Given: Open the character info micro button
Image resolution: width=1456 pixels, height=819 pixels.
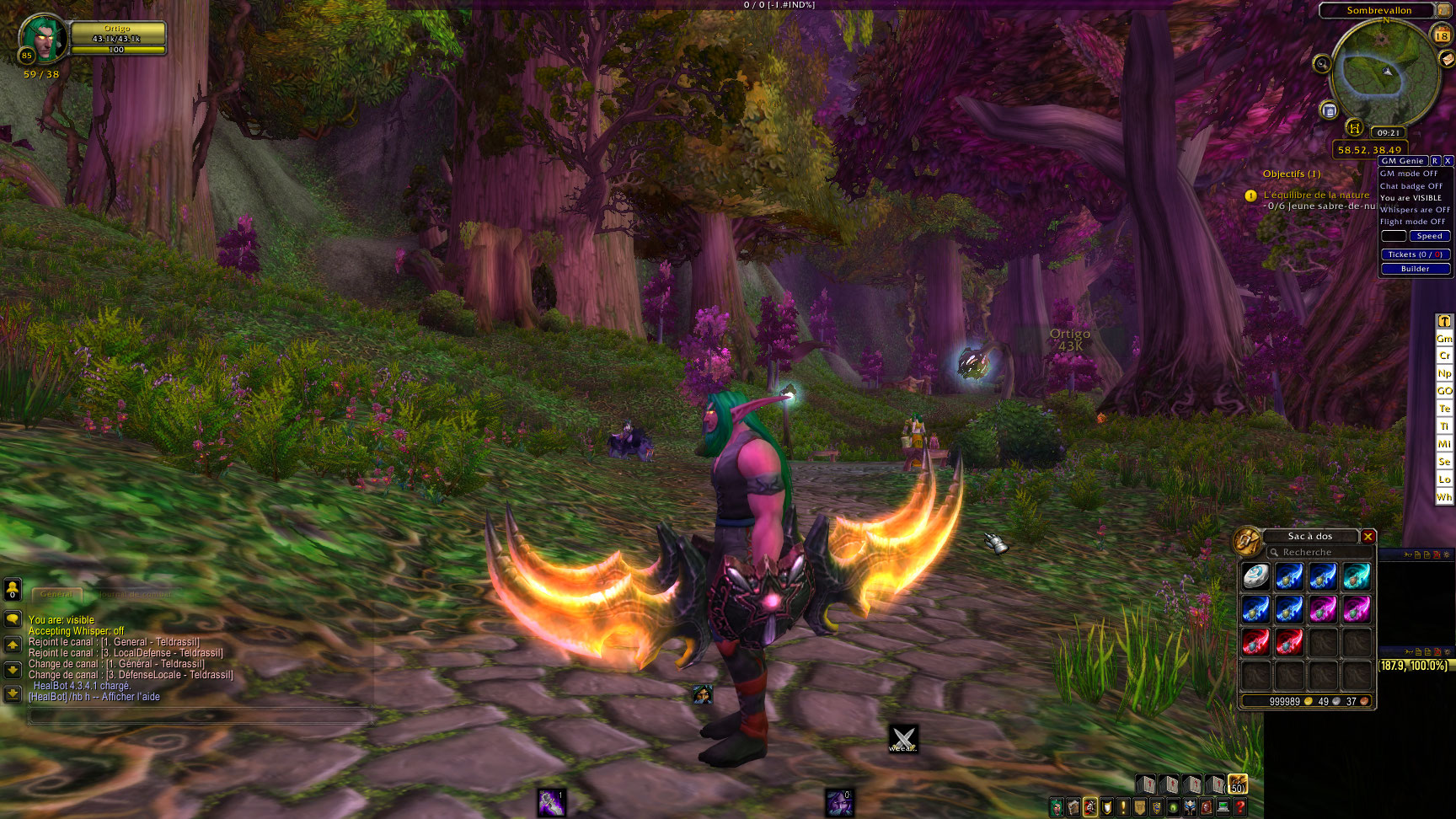Looking at the screenshot, I should pyautogui.click(x=1057, y=807).
